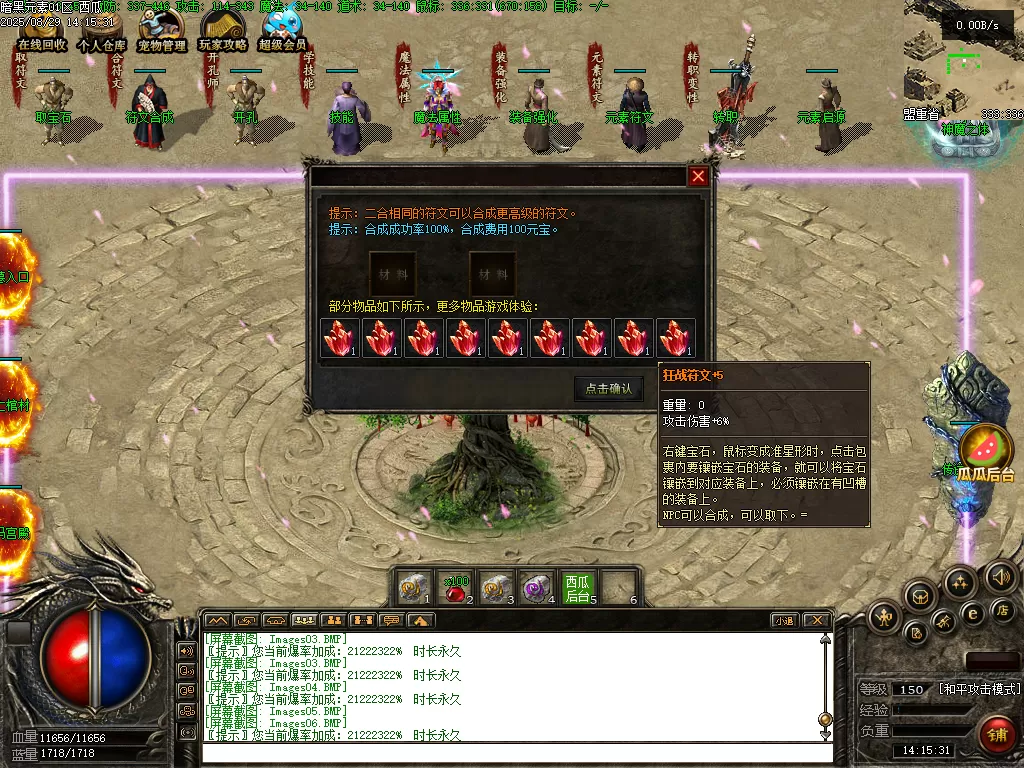Open the character figure round icon
1024x768 pixels.
885,617
